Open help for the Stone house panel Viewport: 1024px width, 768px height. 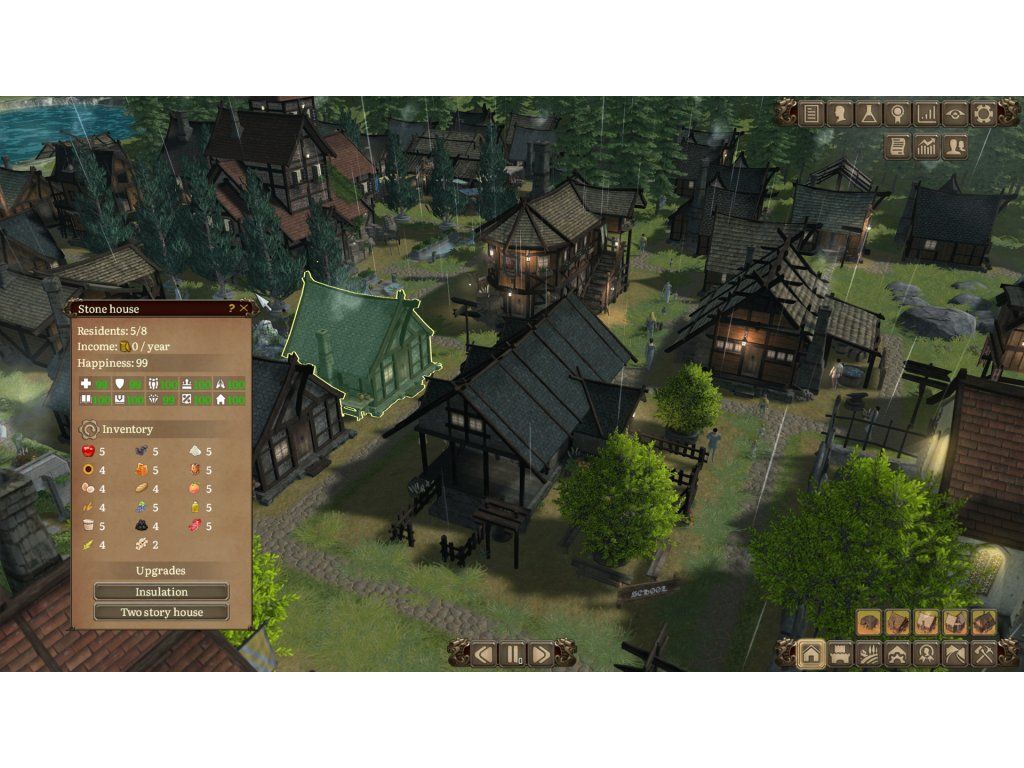(232, 309)
